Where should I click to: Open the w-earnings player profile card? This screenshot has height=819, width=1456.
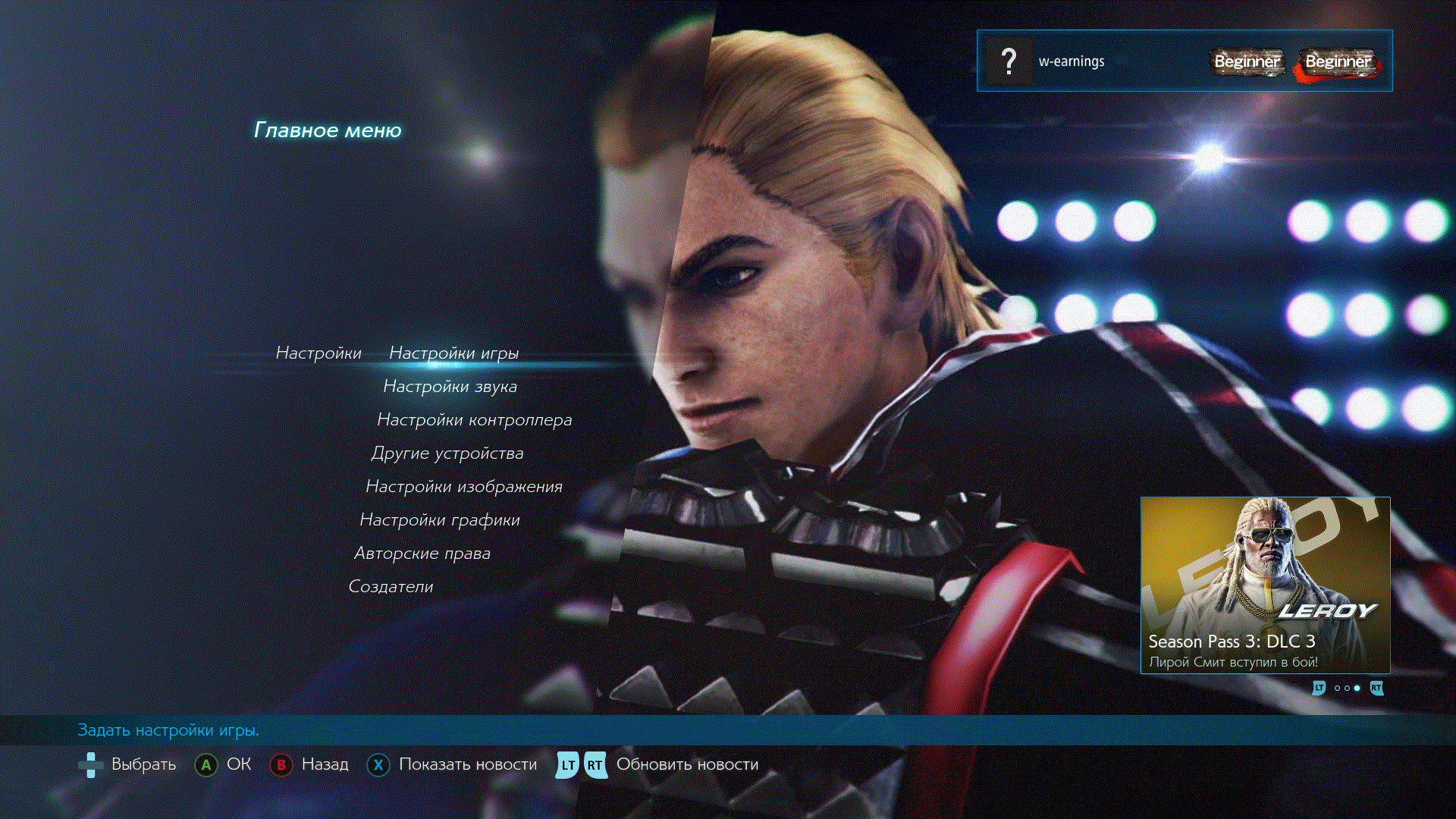click(1184, 61)
